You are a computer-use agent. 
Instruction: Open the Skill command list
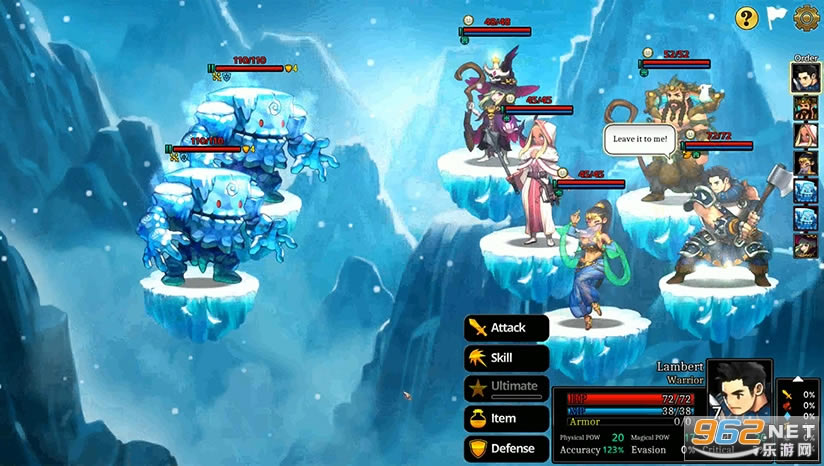pos(507,358)
